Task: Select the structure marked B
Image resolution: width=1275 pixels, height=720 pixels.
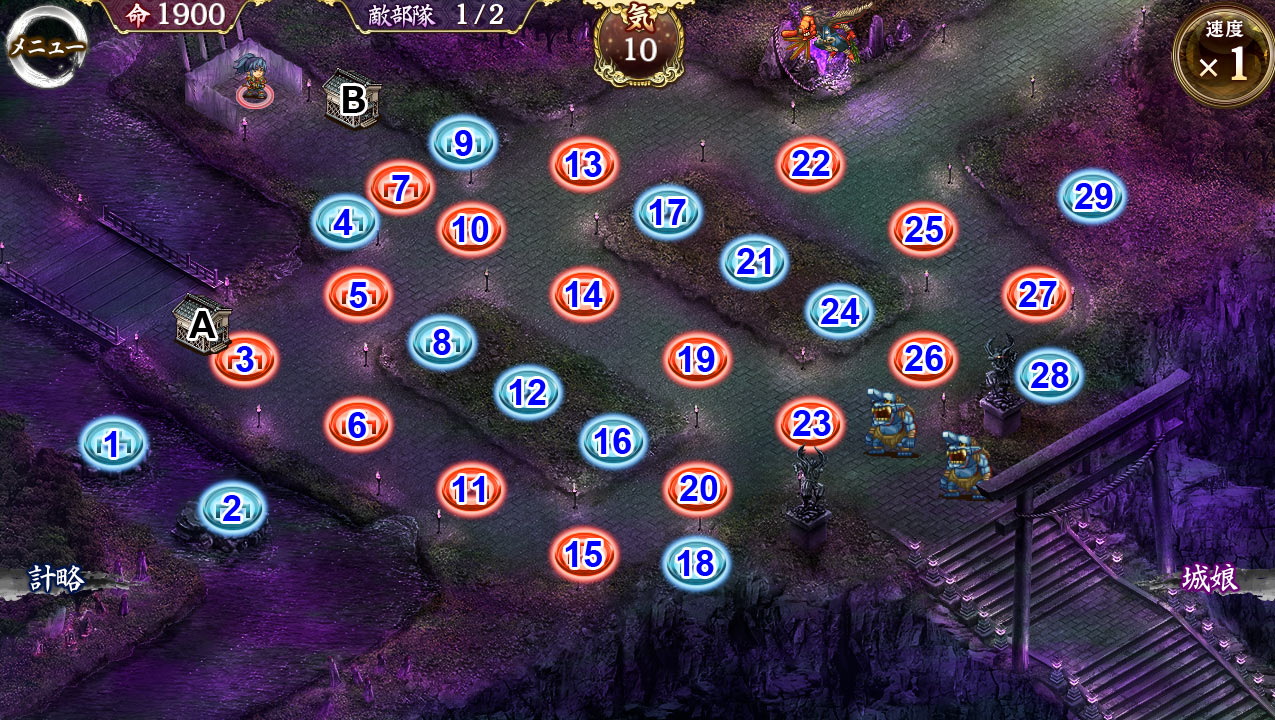Action: [x=352, y=99]
